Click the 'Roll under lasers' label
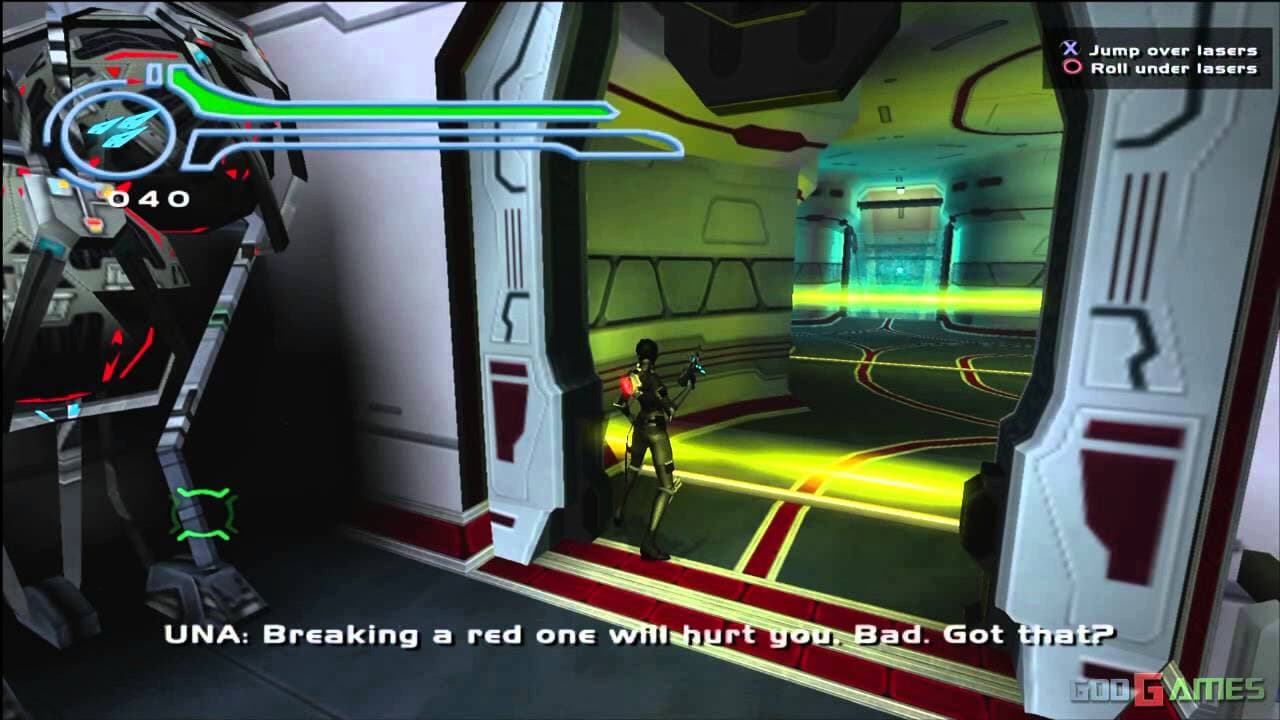Viewport: 1280px width, 720px height. tap(1180, 70)
